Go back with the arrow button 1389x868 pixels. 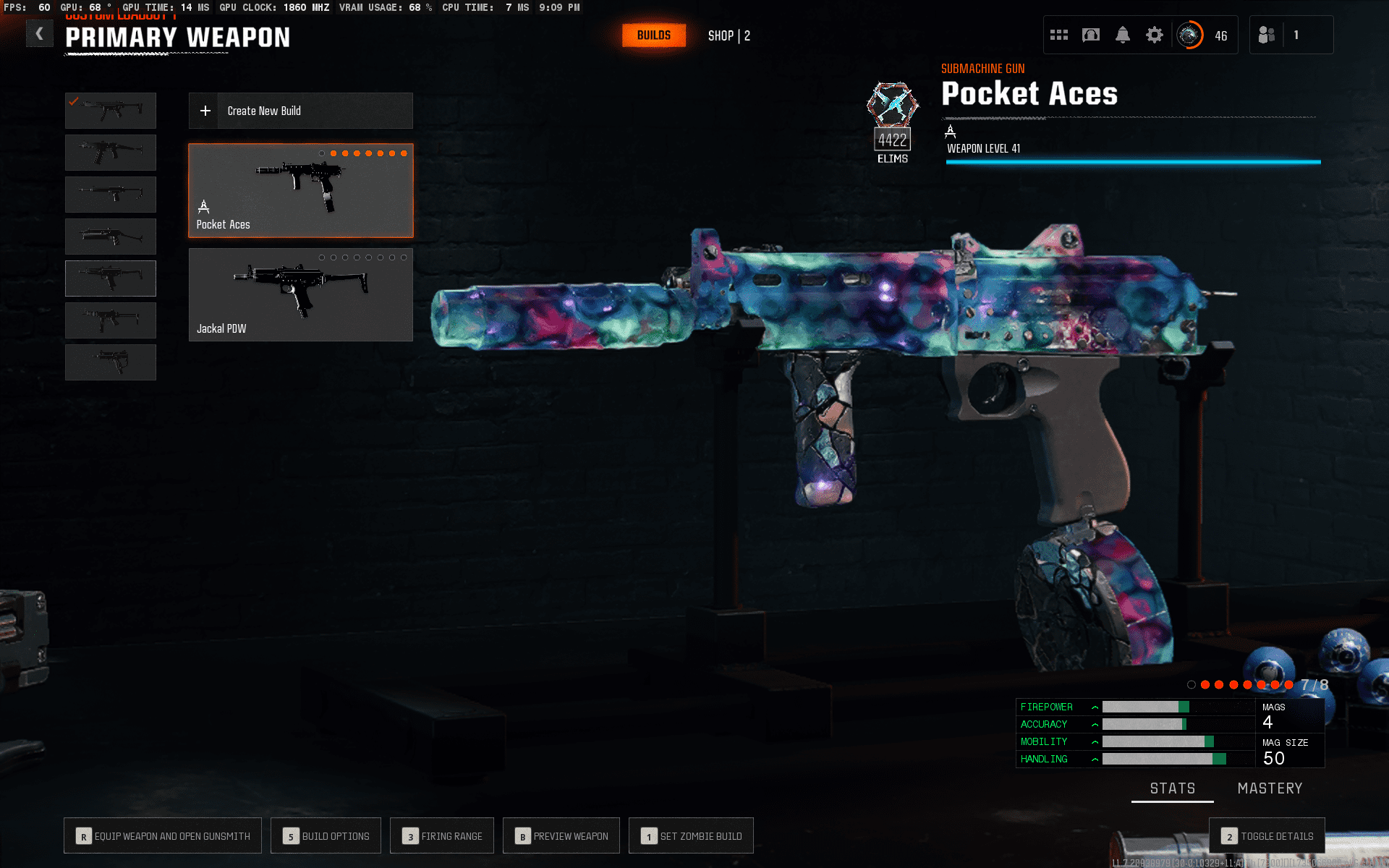pyautogui.click(x=40, y=34)
